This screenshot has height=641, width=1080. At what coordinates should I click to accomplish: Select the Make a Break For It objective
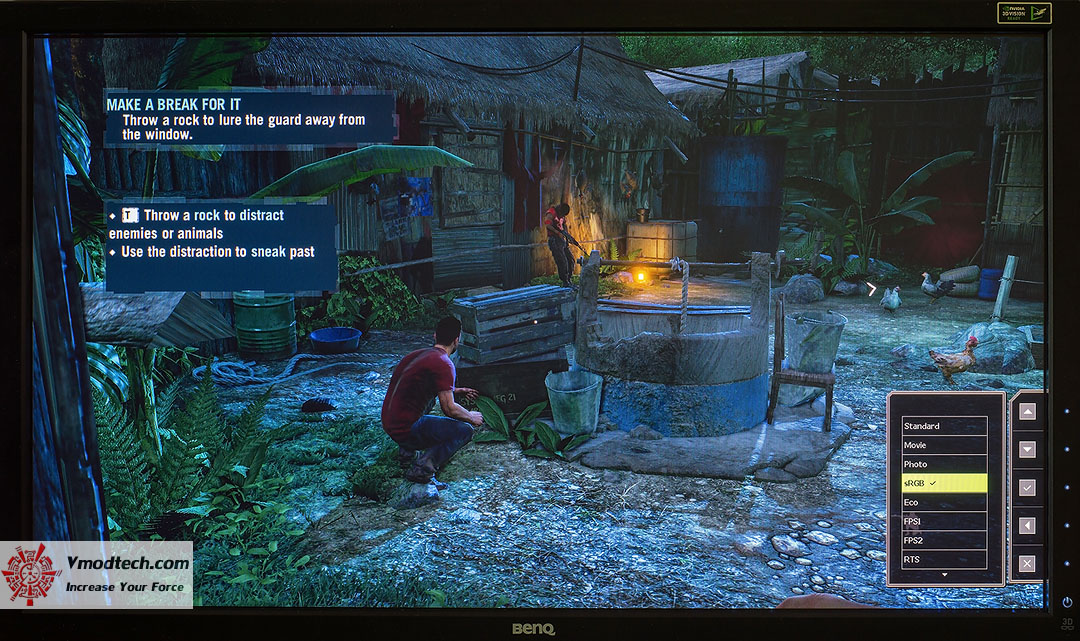point(248,119)
